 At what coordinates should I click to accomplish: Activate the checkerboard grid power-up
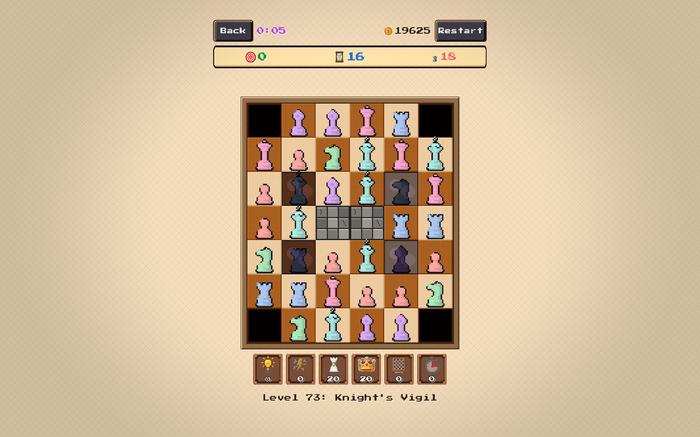click(399, 369)
